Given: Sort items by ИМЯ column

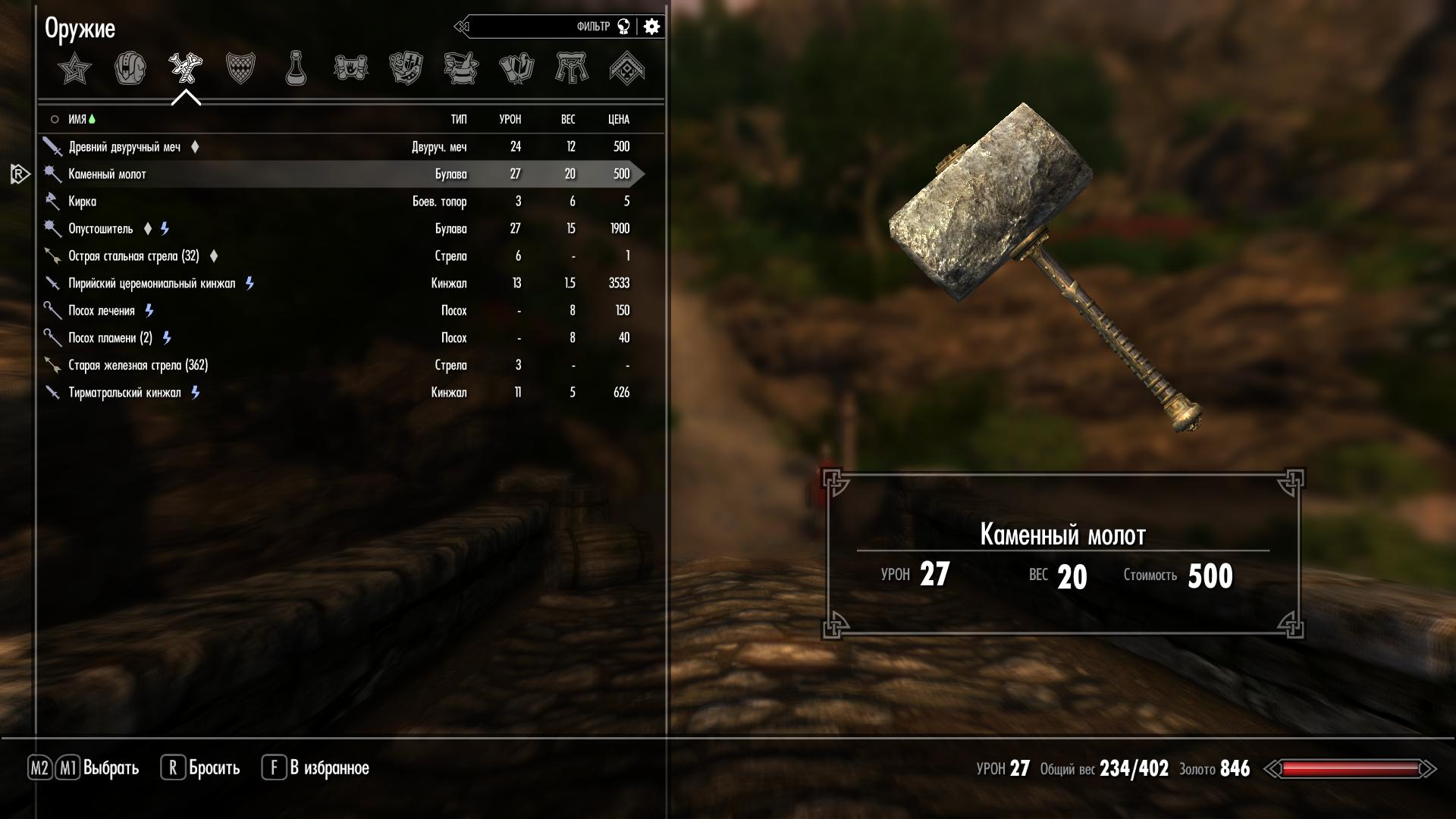Looking at the screenshot, I should [77, 120].
